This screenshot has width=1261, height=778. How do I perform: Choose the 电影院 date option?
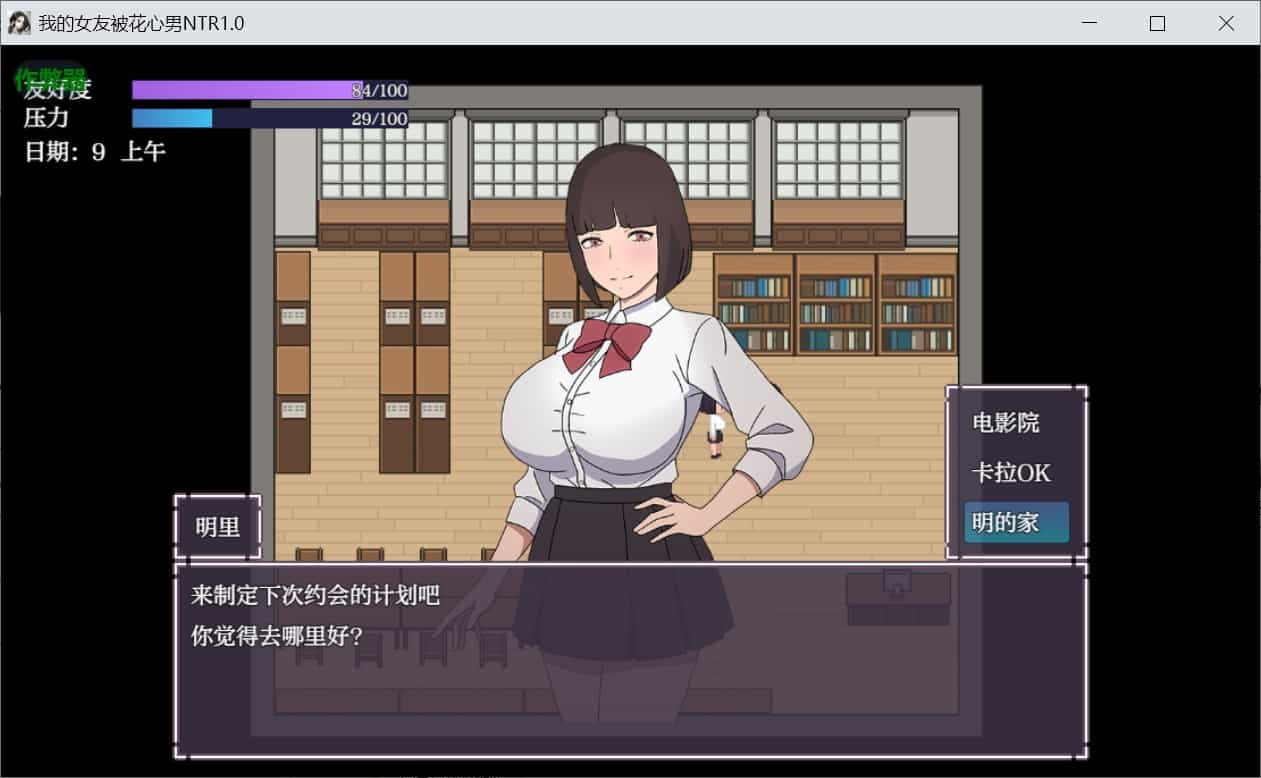tap(1006, 423)
